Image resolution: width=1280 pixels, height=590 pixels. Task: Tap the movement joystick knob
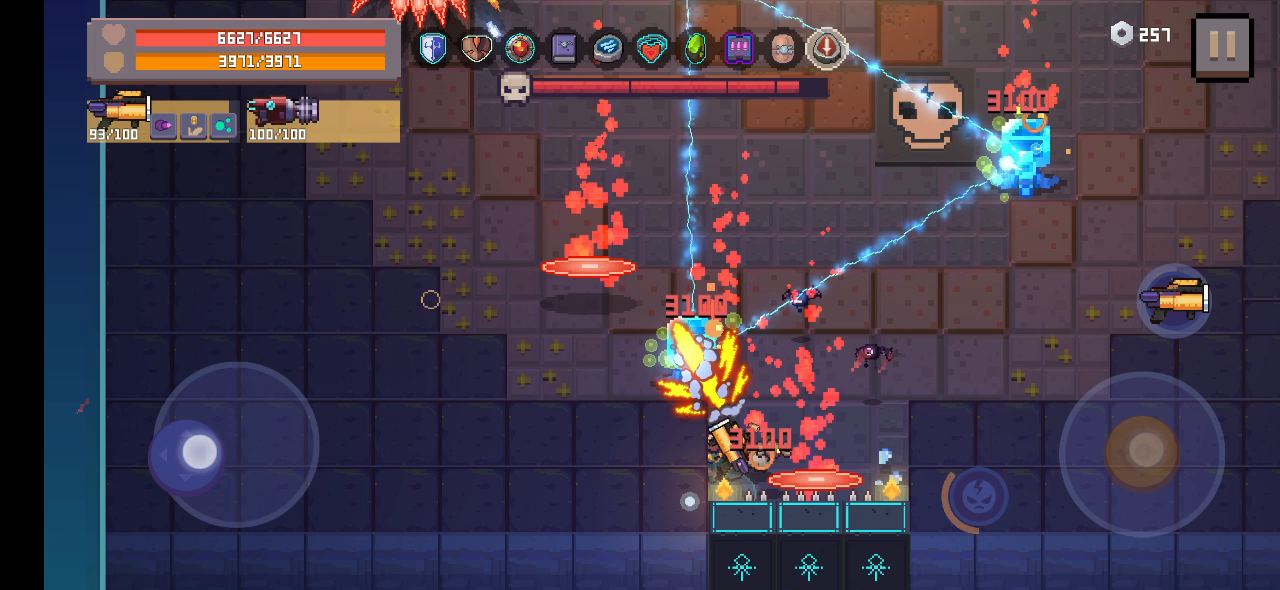(199, 453)
